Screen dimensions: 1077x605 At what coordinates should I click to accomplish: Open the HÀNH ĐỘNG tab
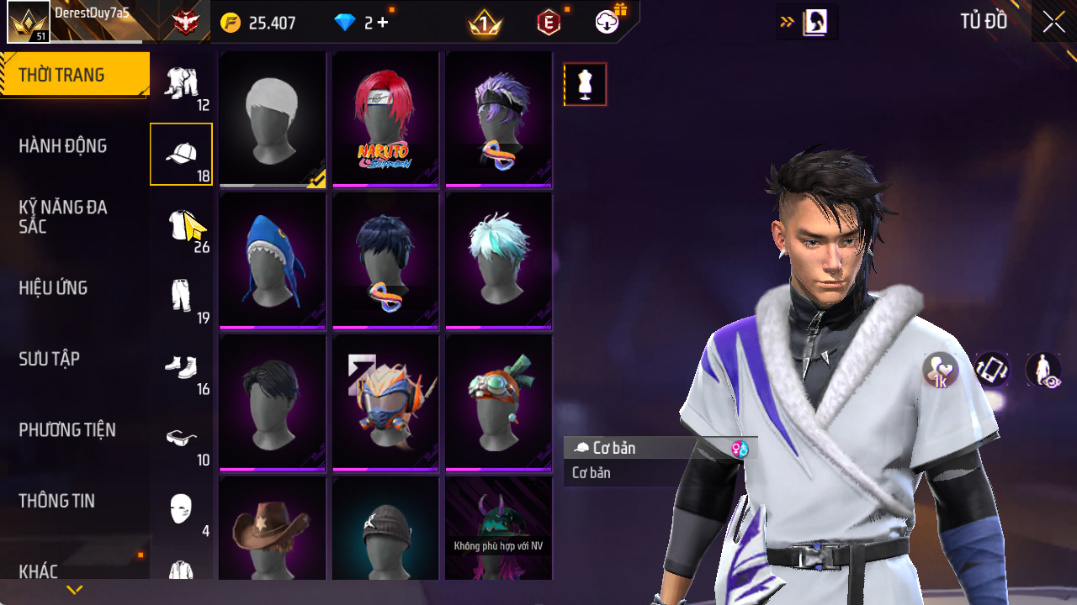[62, 146]
